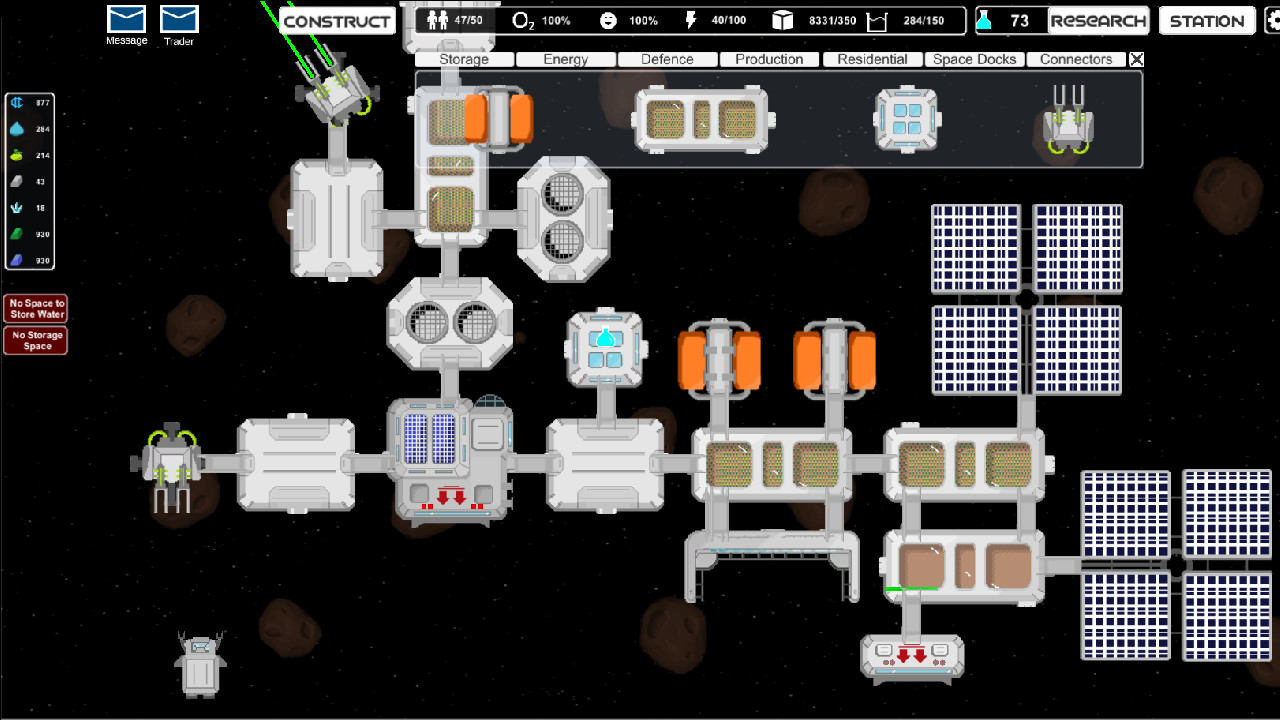Dismiss the No Space to Store Water warning

36,308
